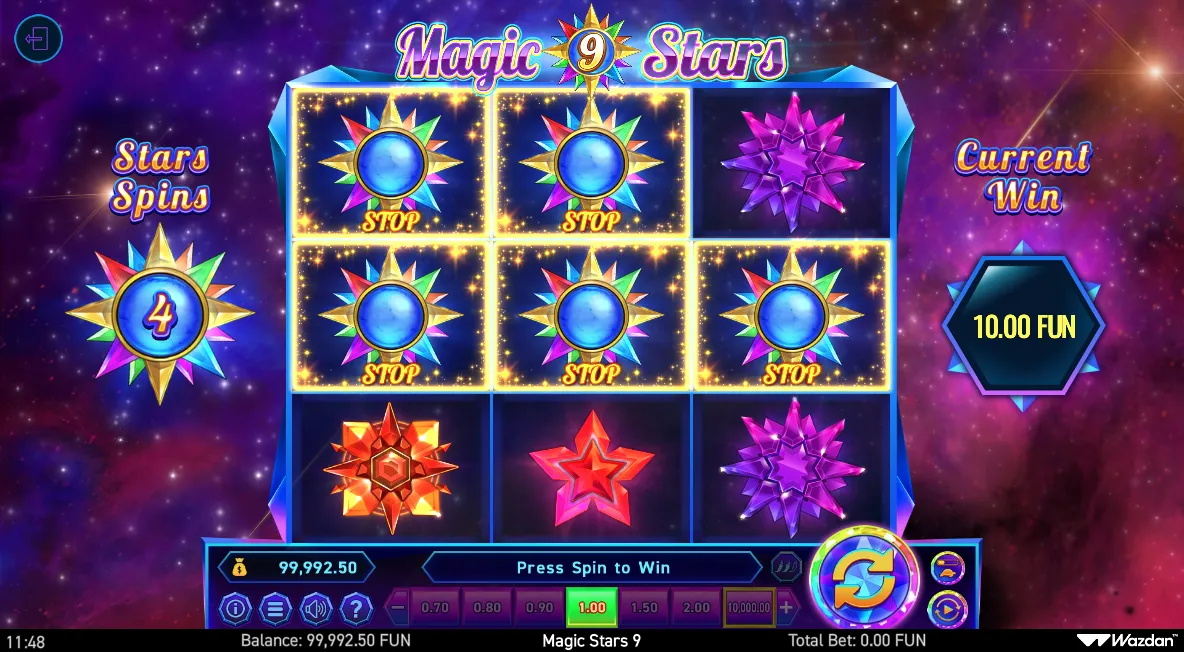This screenshot has height=652, width=1184.
Task: Decrease the bet with the minus button
Action: (398, 607)
